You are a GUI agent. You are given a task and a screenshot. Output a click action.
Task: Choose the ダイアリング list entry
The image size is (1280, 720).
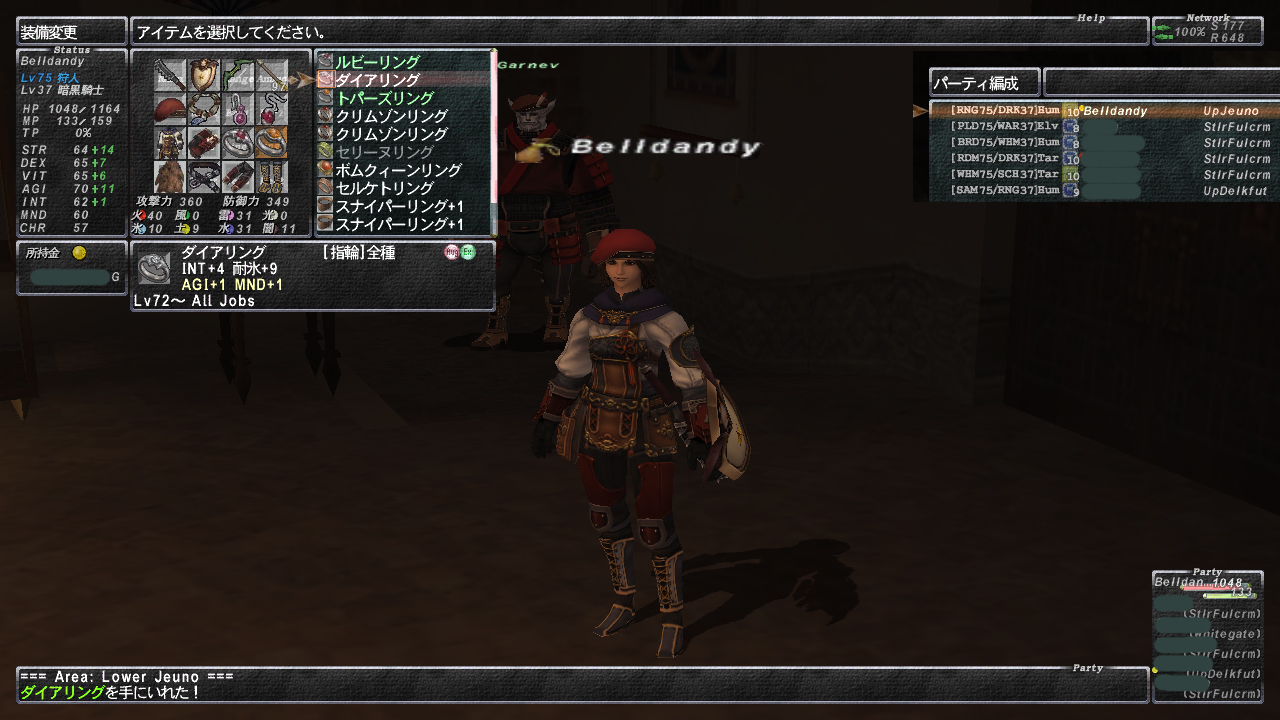(x=377, y=80)
